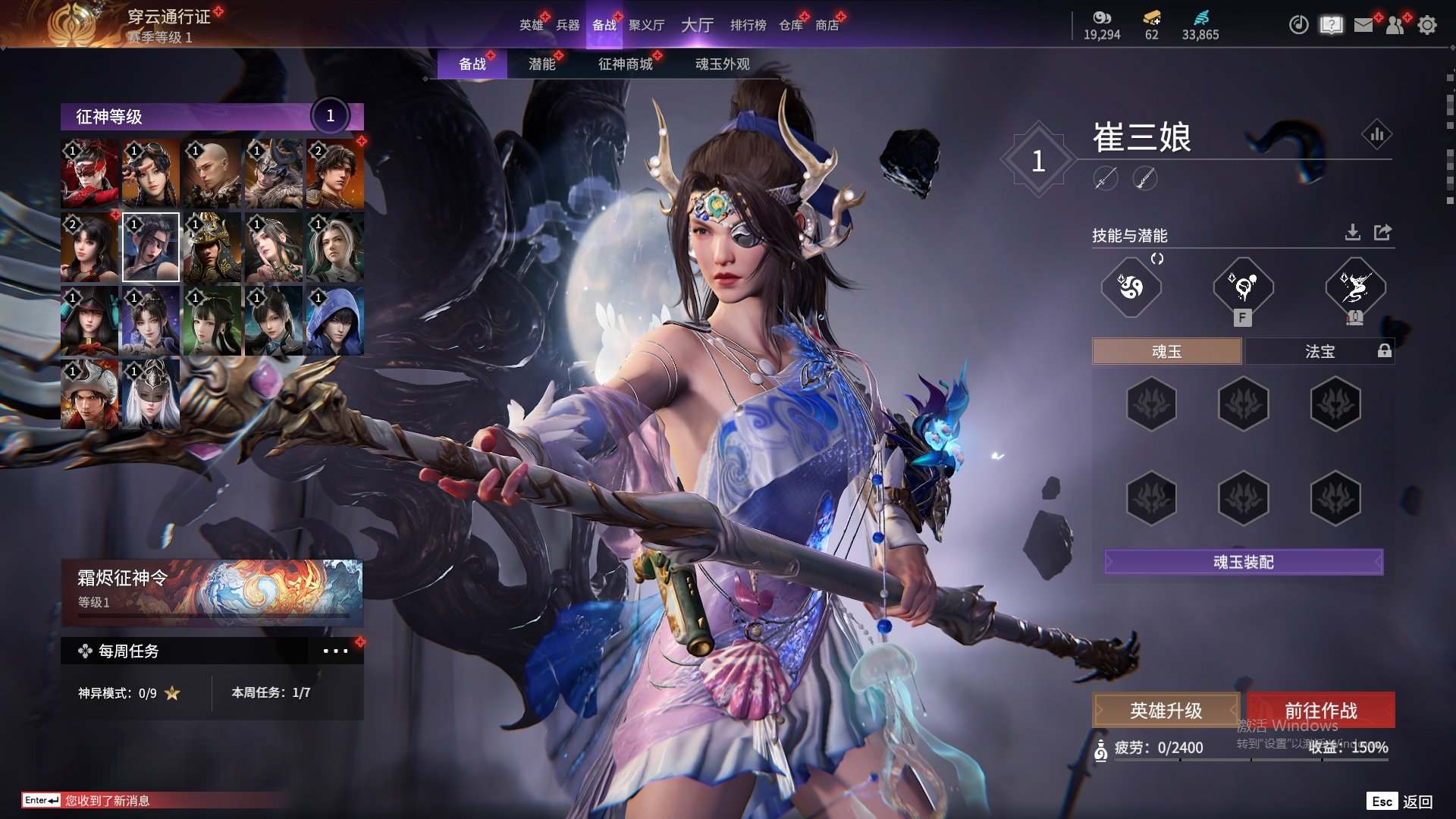Select the red-masked hero portrait
The height and width of the screenshot is (819, 1456).
[x=89, y=174]
